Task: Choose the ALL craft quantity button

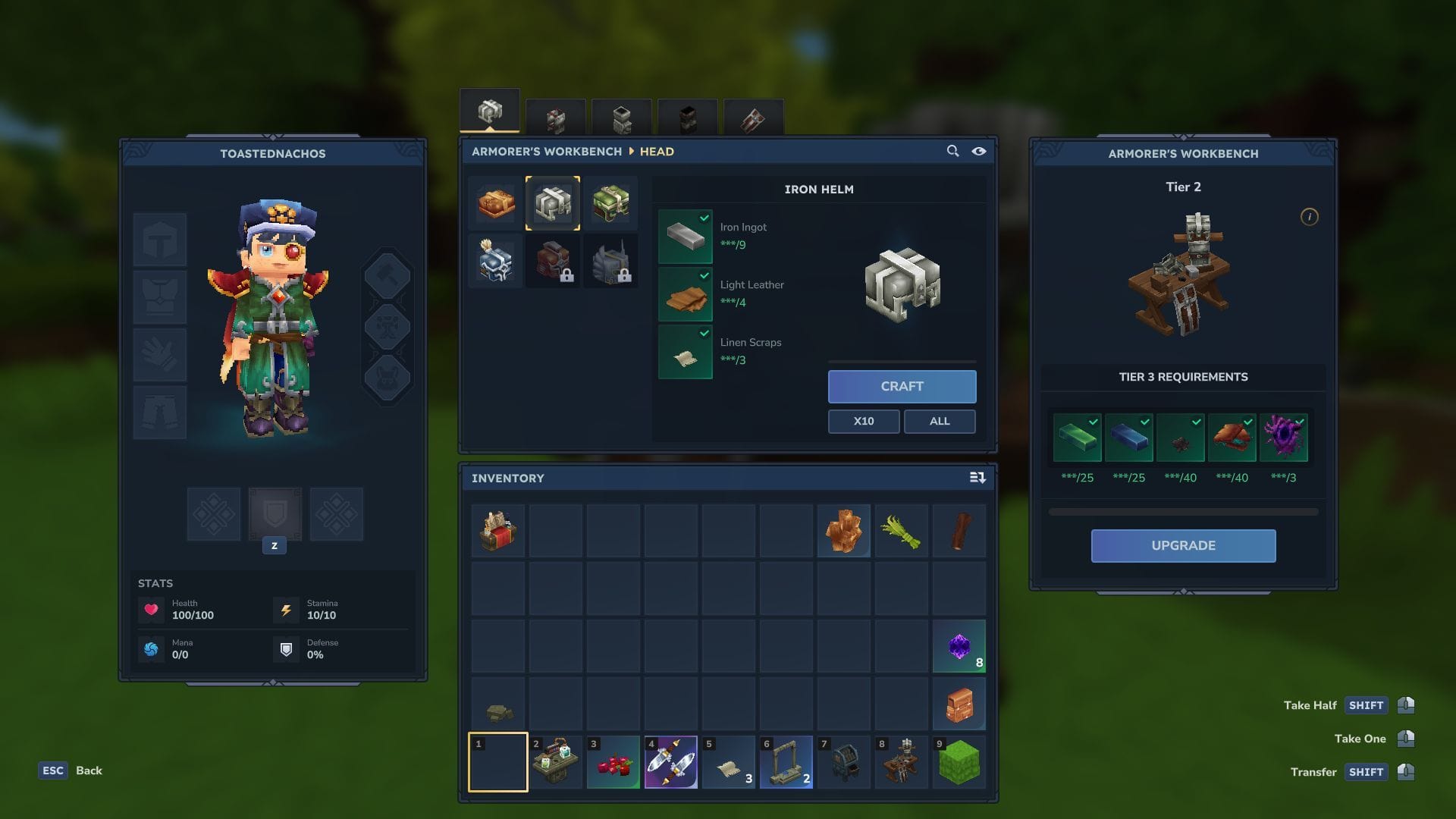Action: pos(939,421)
